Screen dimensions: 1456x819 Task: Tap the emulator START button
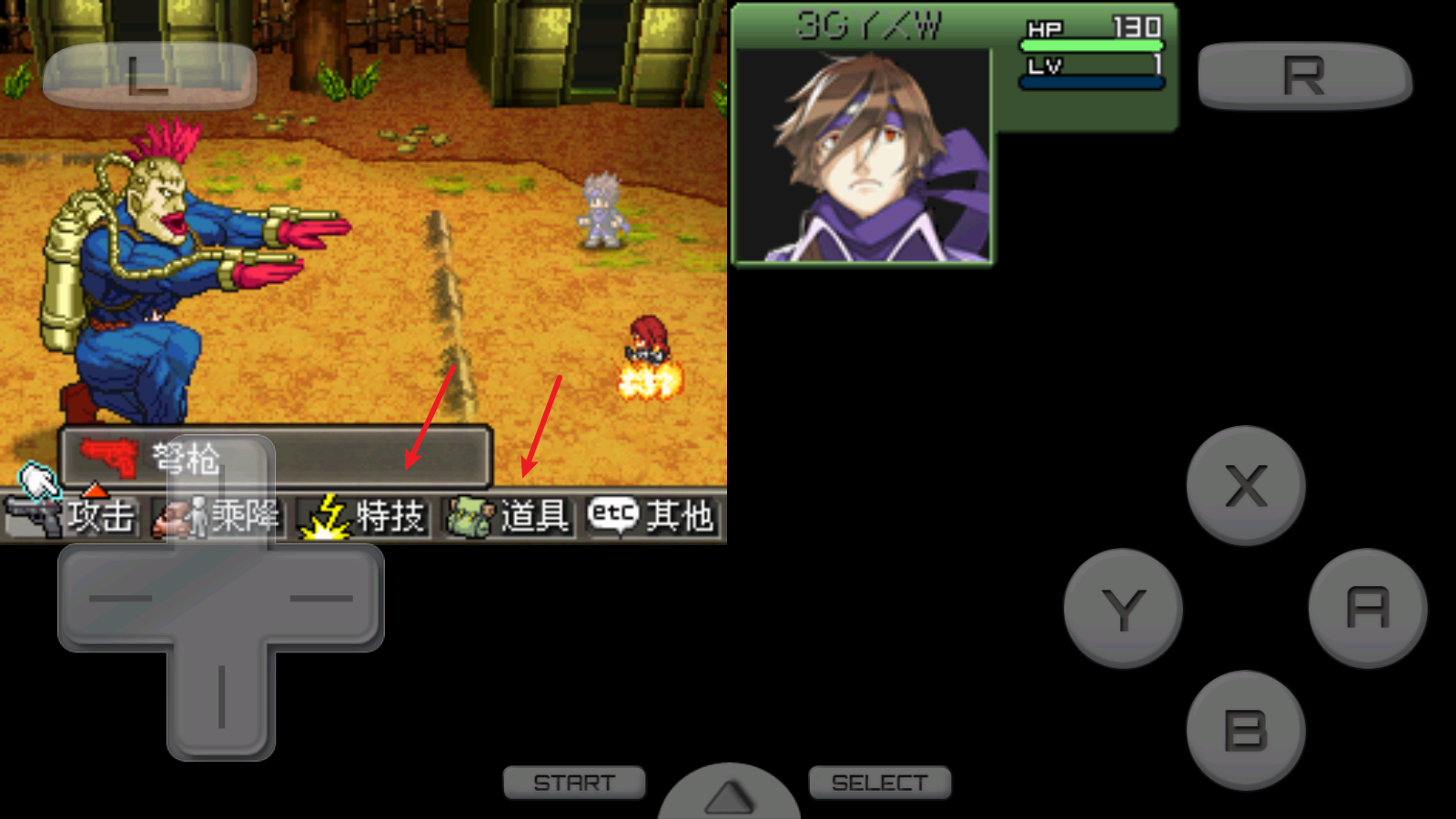coord(574,783)
